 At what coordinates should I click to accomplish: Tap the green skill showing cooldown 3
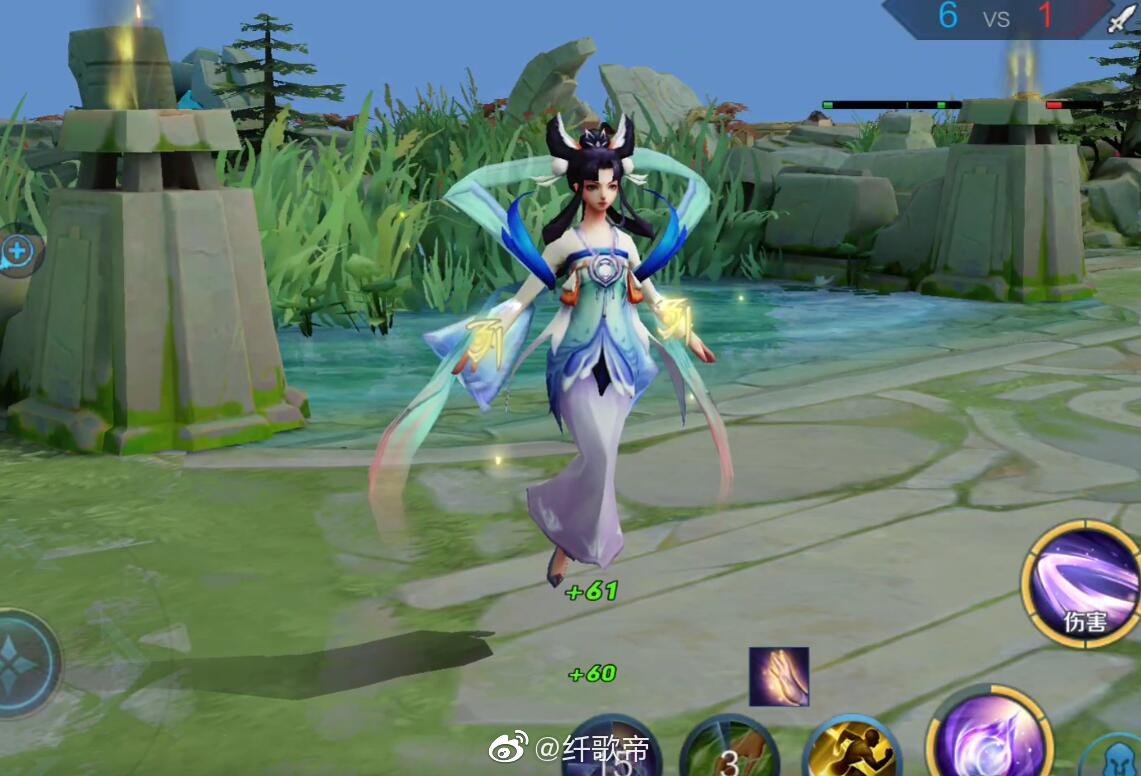729,750
